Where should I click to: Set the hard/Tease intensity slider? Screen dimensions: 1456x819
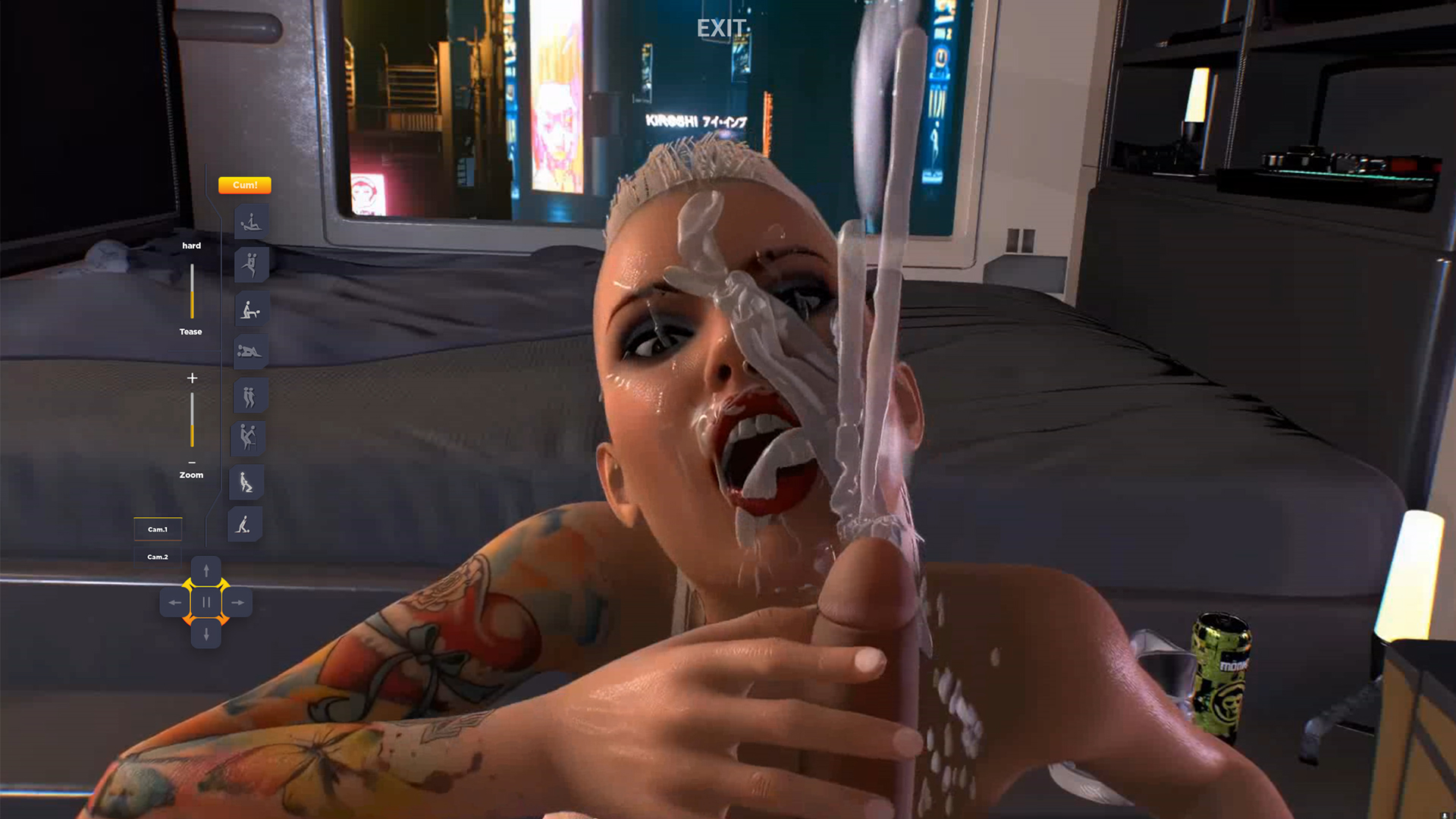click(192, 291)
